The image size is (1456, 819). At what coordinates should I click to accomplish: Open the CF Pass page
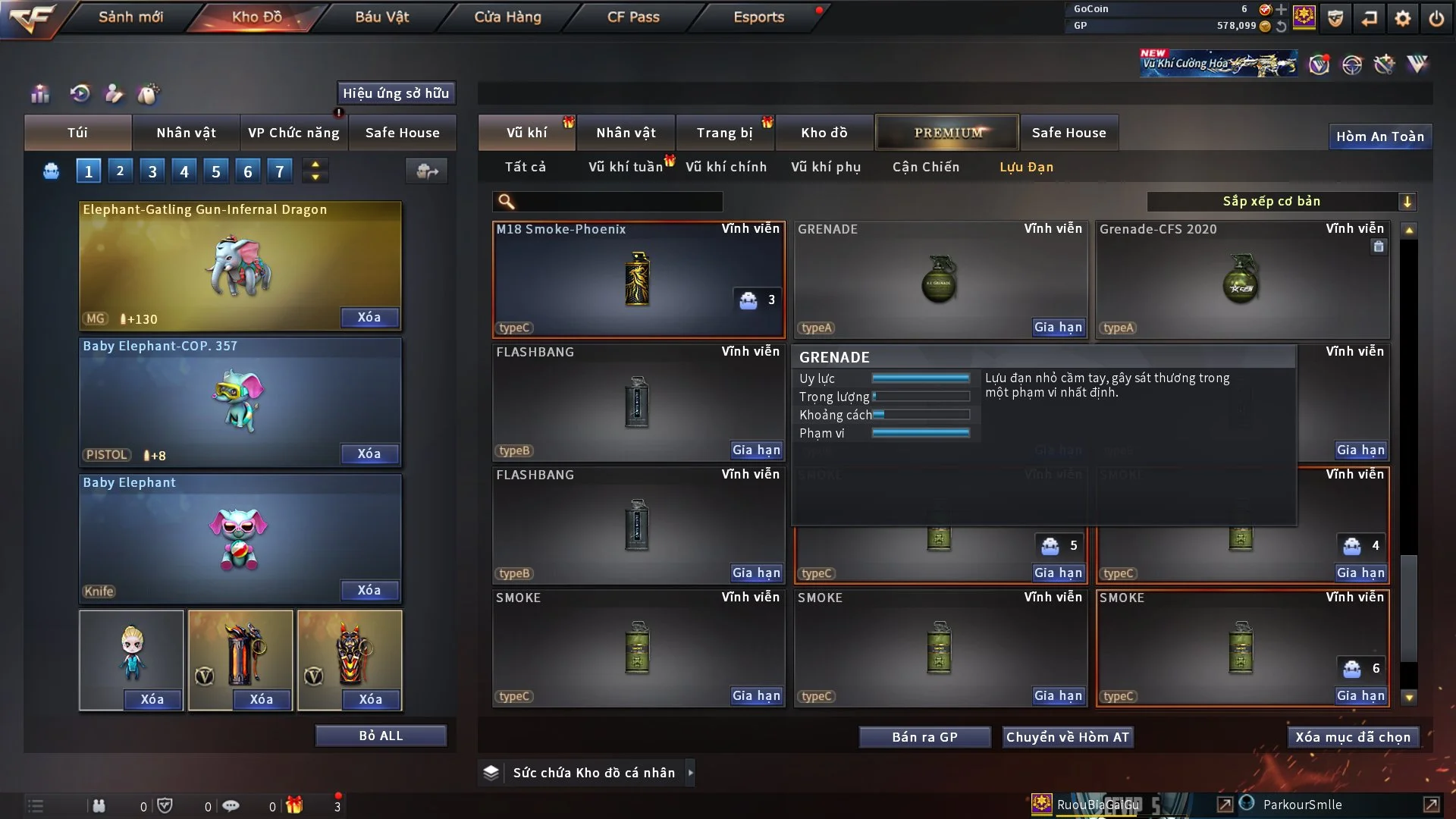click(x=633, y=17)
